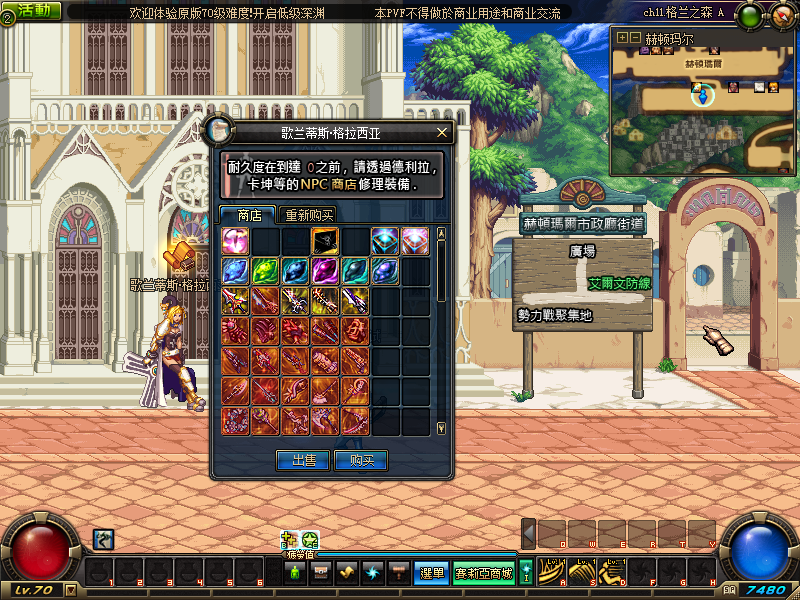
Task: Zoom in the minimap with plus button
Action: (x=622, y=38)
